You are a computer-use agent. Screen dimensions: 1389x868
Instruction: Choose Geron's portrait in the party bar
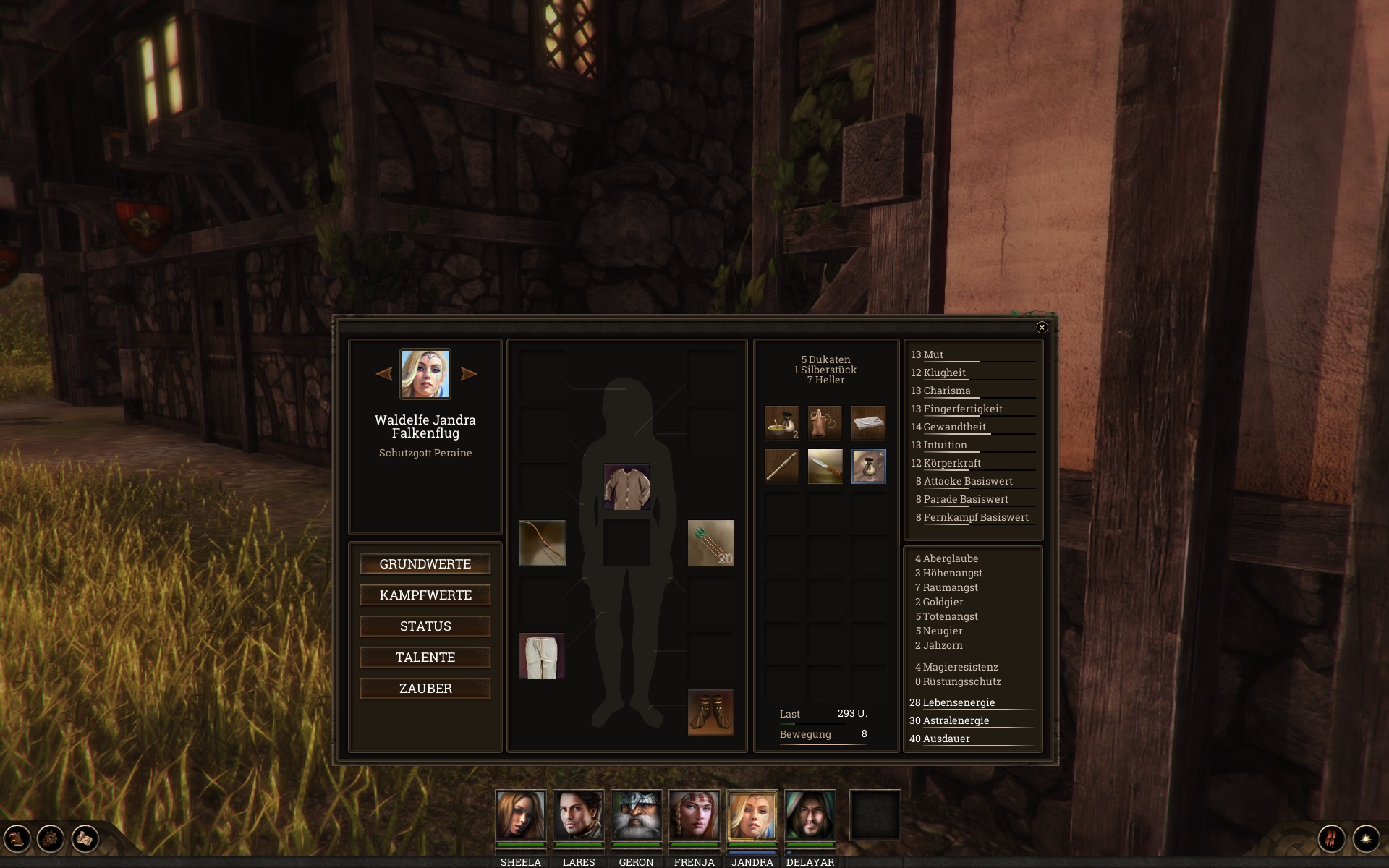click(636, 814)
